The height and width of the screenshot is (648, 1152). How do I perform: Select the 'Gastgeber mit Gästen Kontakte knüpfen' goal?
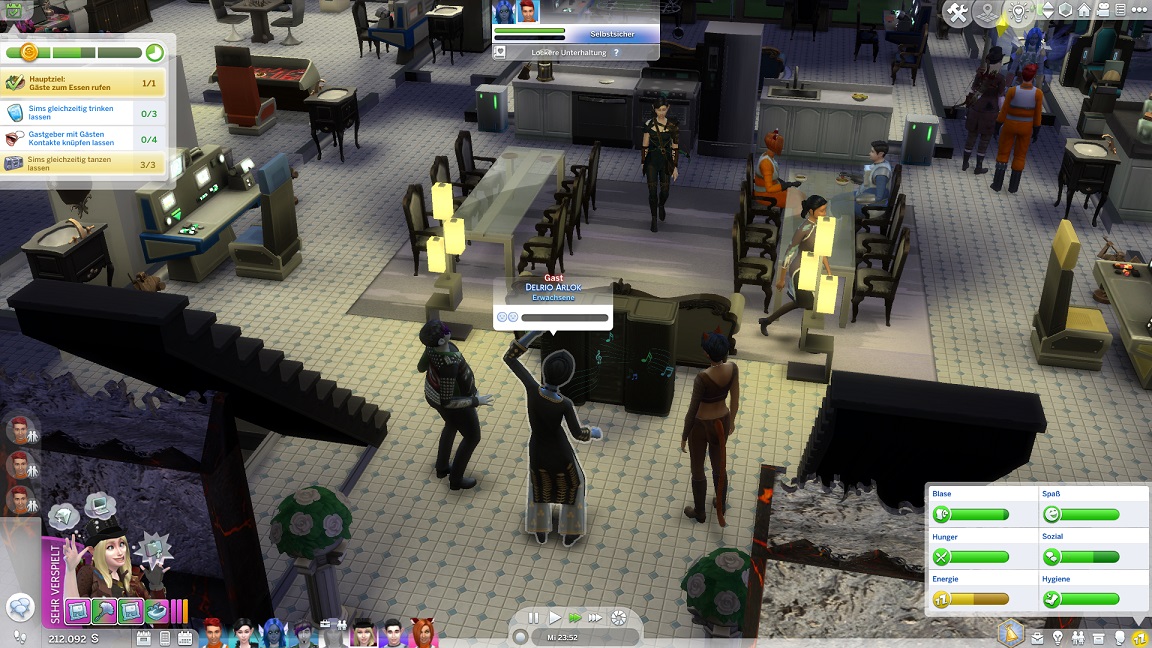(x=70, y=138)
